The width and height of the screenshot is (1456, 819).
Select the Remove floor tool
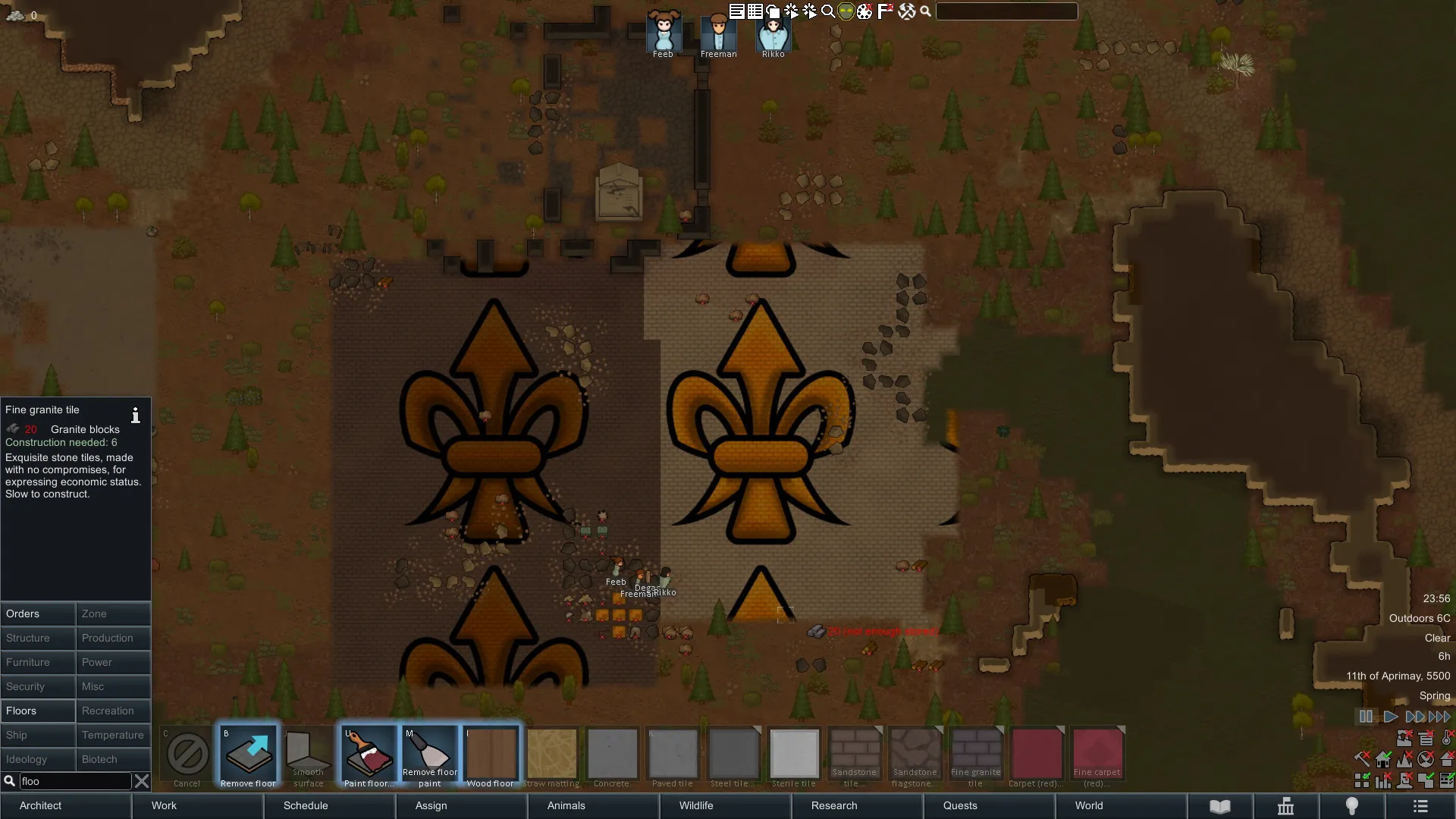click(248, 756)
